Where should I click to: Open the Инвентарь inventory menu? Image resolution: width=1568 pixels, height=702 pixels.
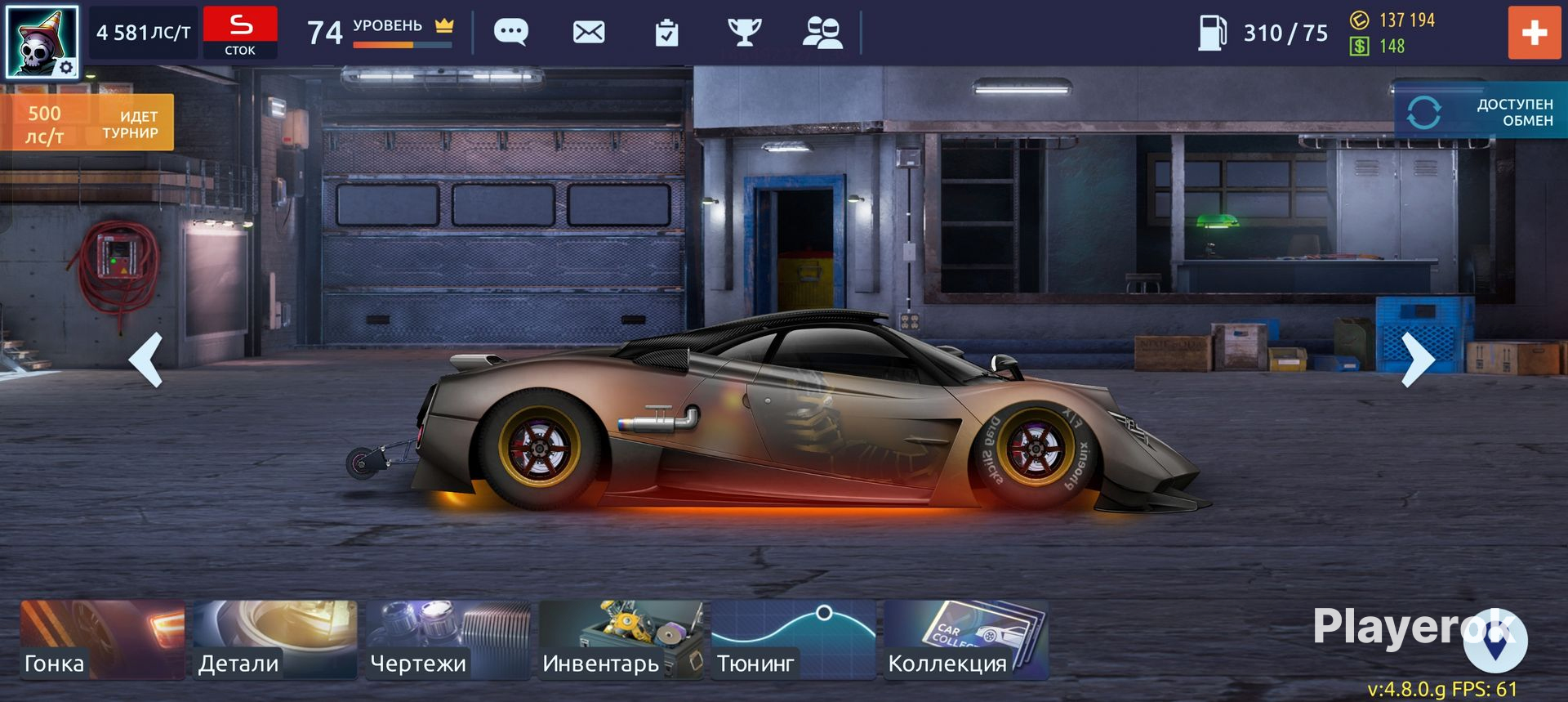(621, 640)
